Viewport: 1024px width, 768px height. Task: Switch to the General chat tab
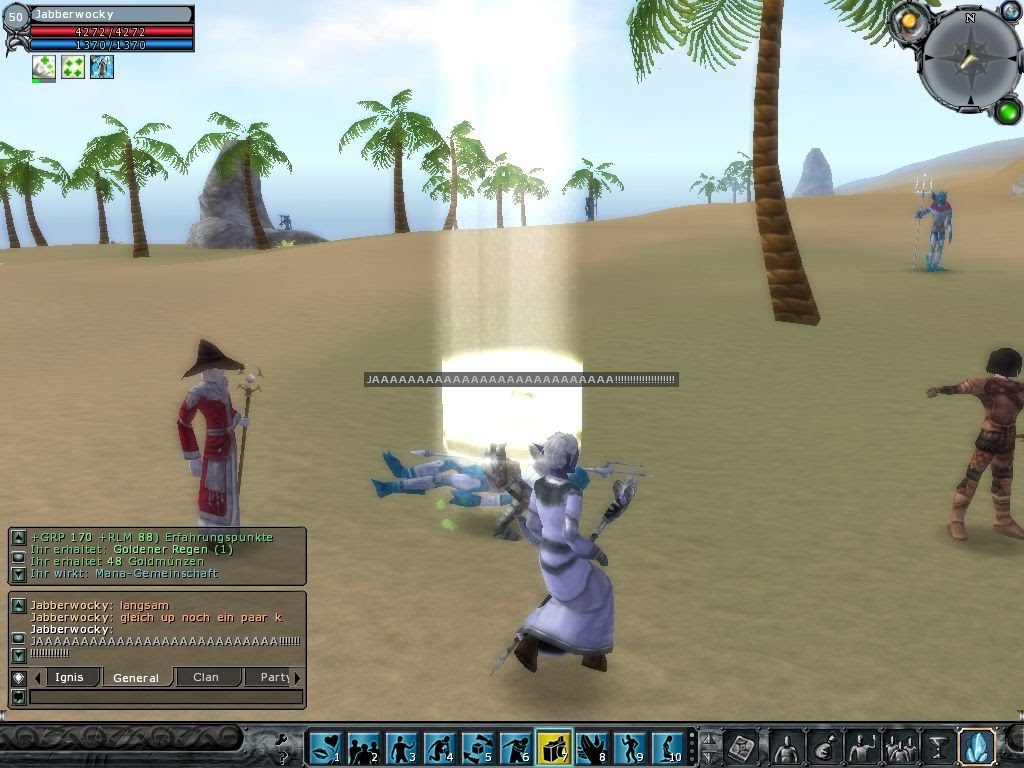137,677
